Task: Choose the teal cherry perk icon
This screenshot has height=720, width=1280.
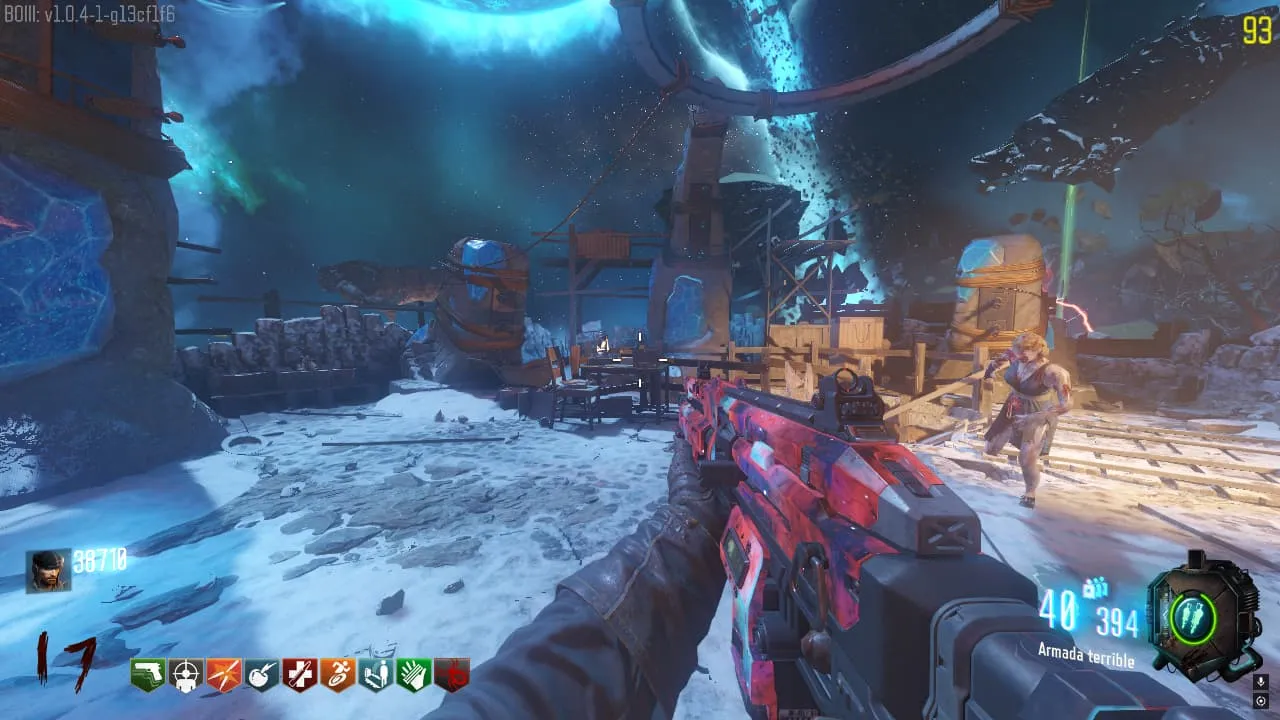Action: pos(261,675)
